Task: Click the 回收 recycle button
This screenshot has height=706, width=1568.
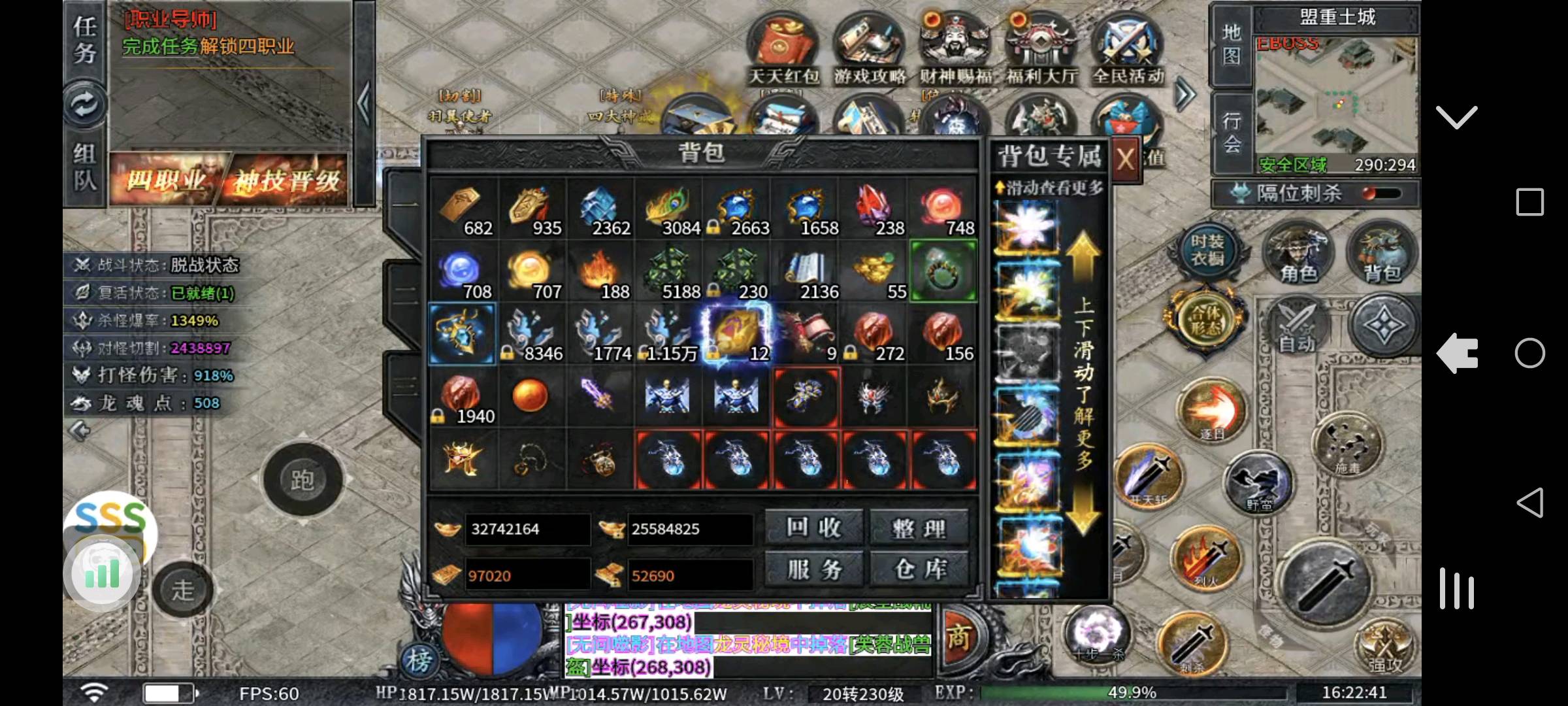Action: 813,528
